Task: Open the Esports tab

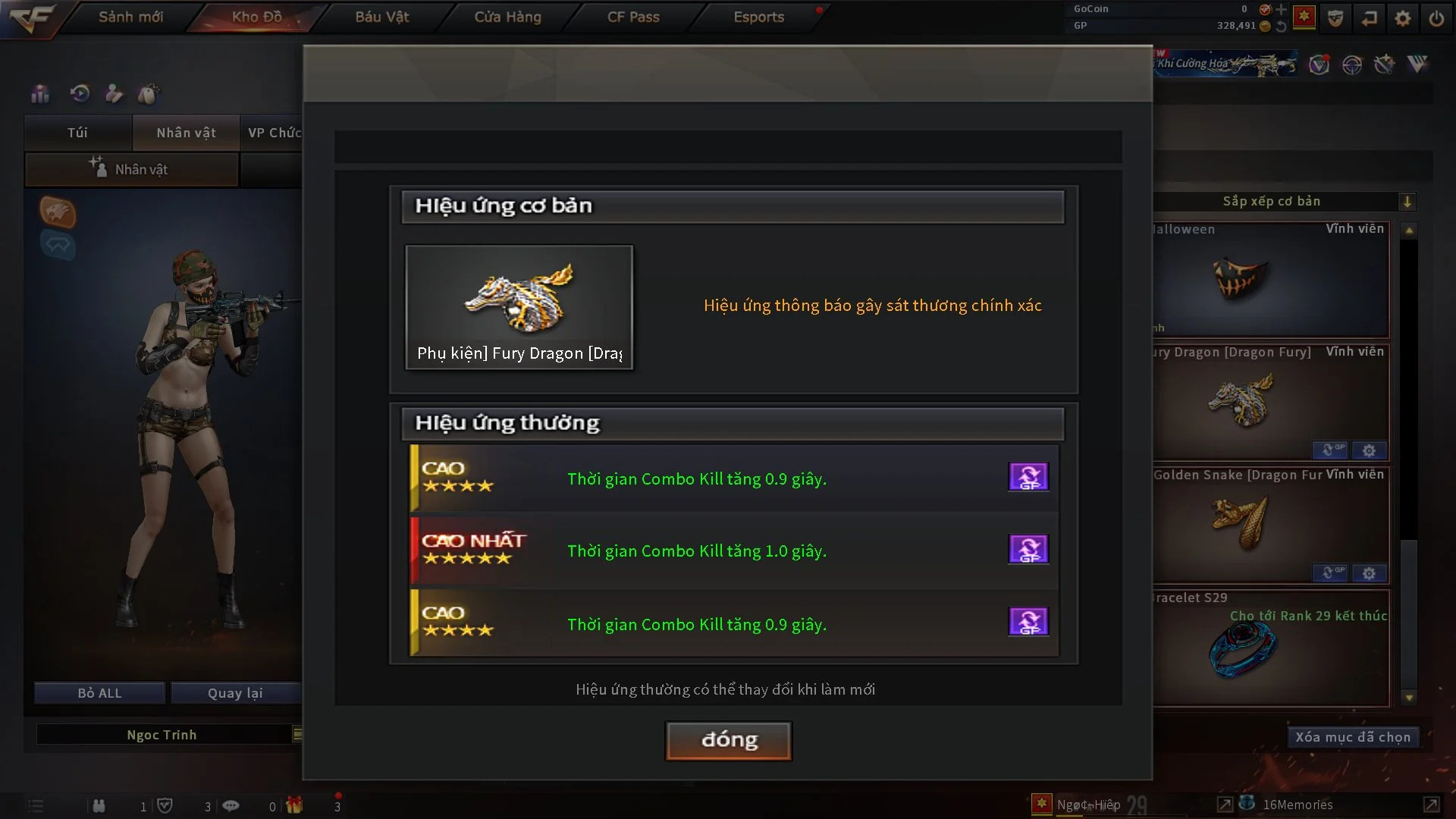Action: click(758, 17)
